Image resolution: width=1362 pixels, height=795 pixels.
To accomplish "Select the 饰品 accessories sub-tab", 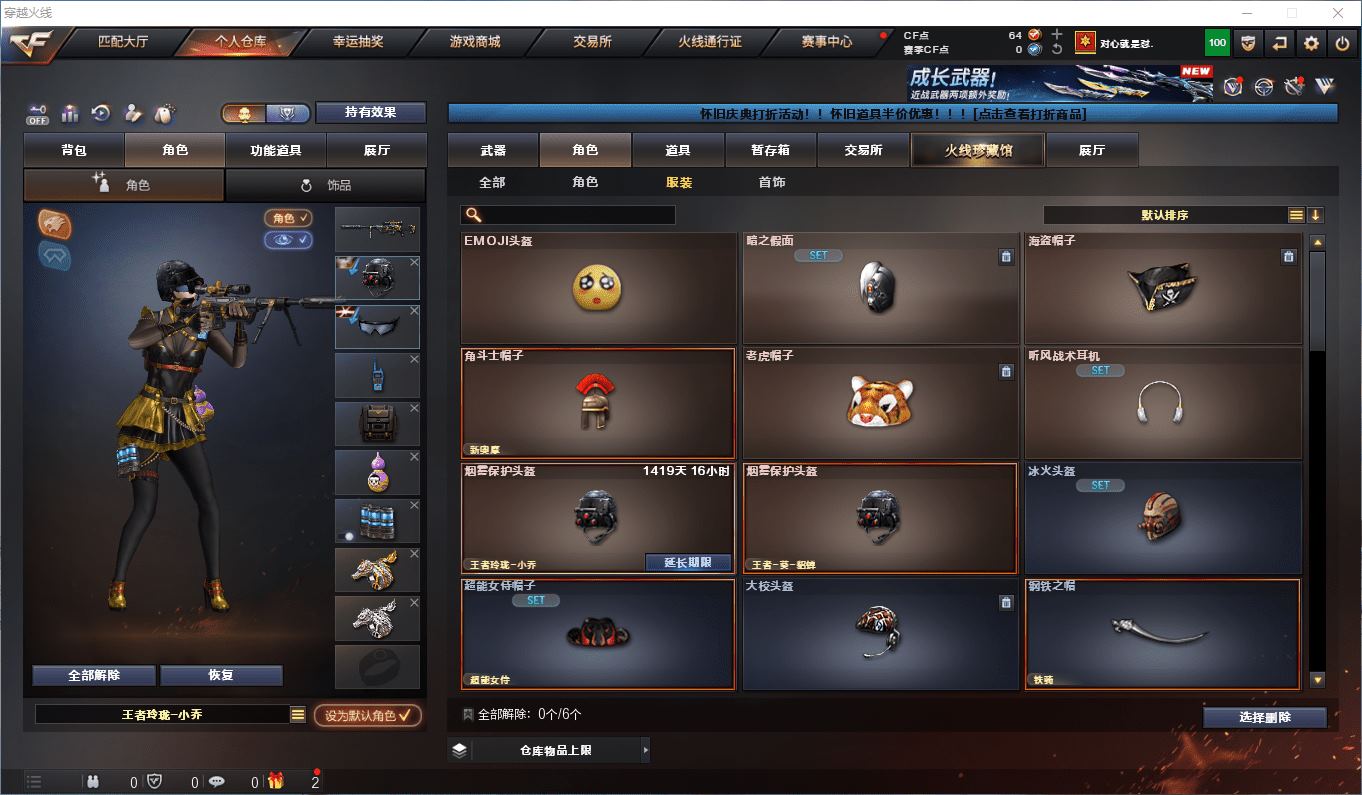I will 326,185.
